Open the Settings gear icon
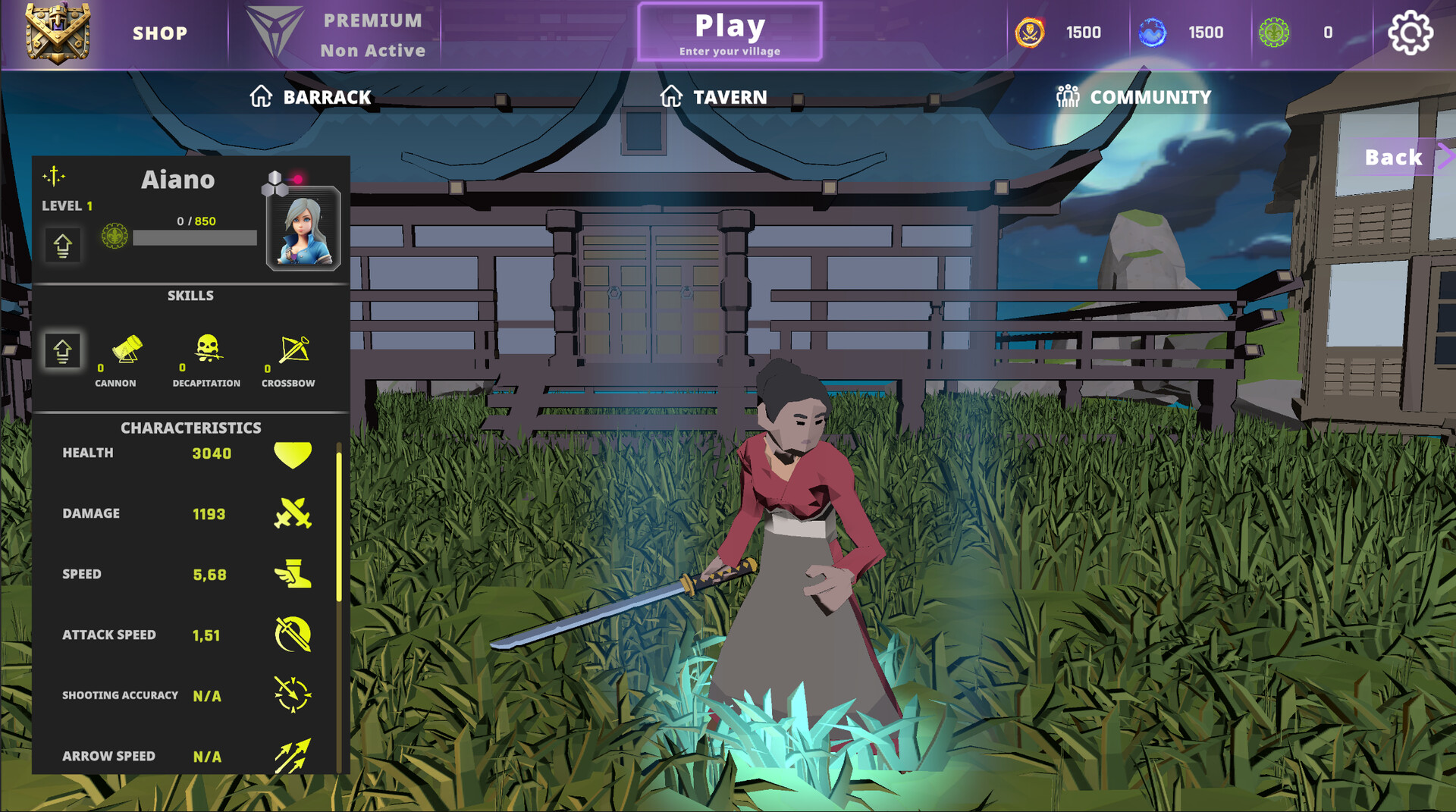Screen dimensions: 1456x812 pos(1410,32)
